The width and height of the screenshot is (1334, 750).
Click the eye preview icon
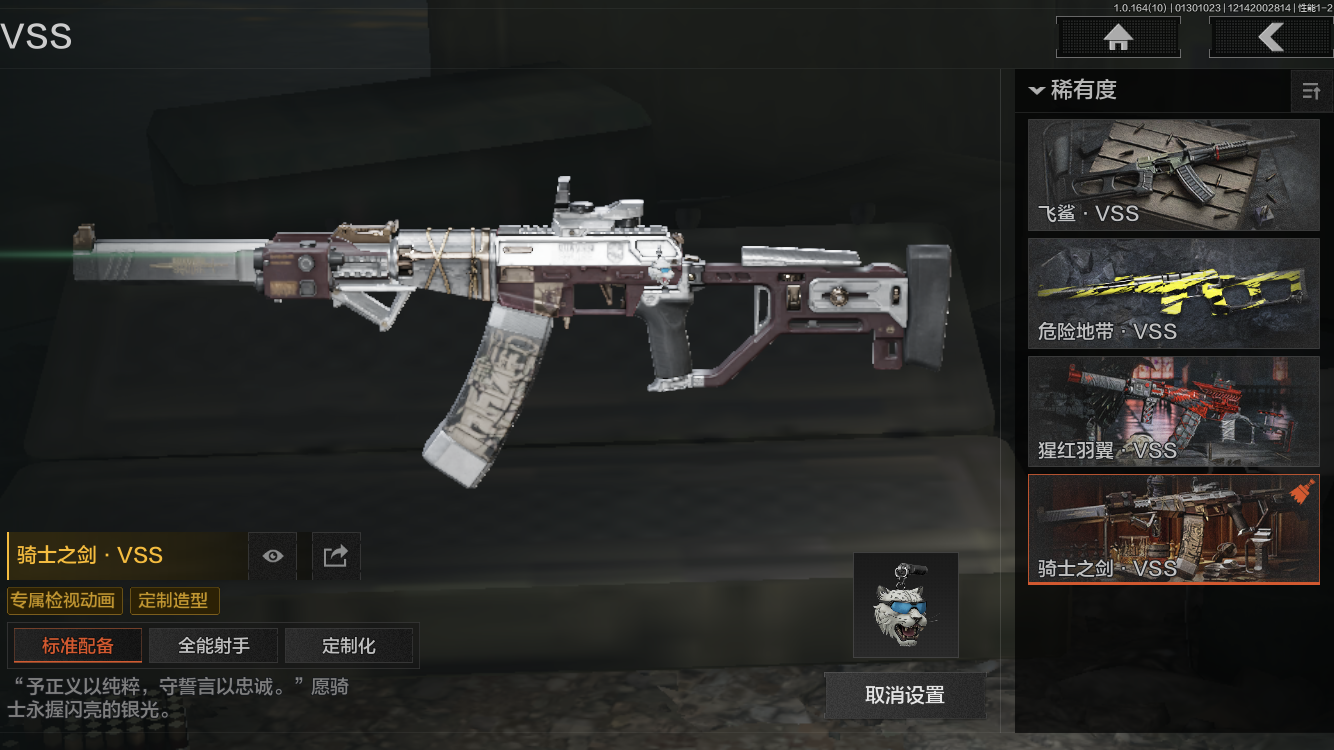pos(272,556)
